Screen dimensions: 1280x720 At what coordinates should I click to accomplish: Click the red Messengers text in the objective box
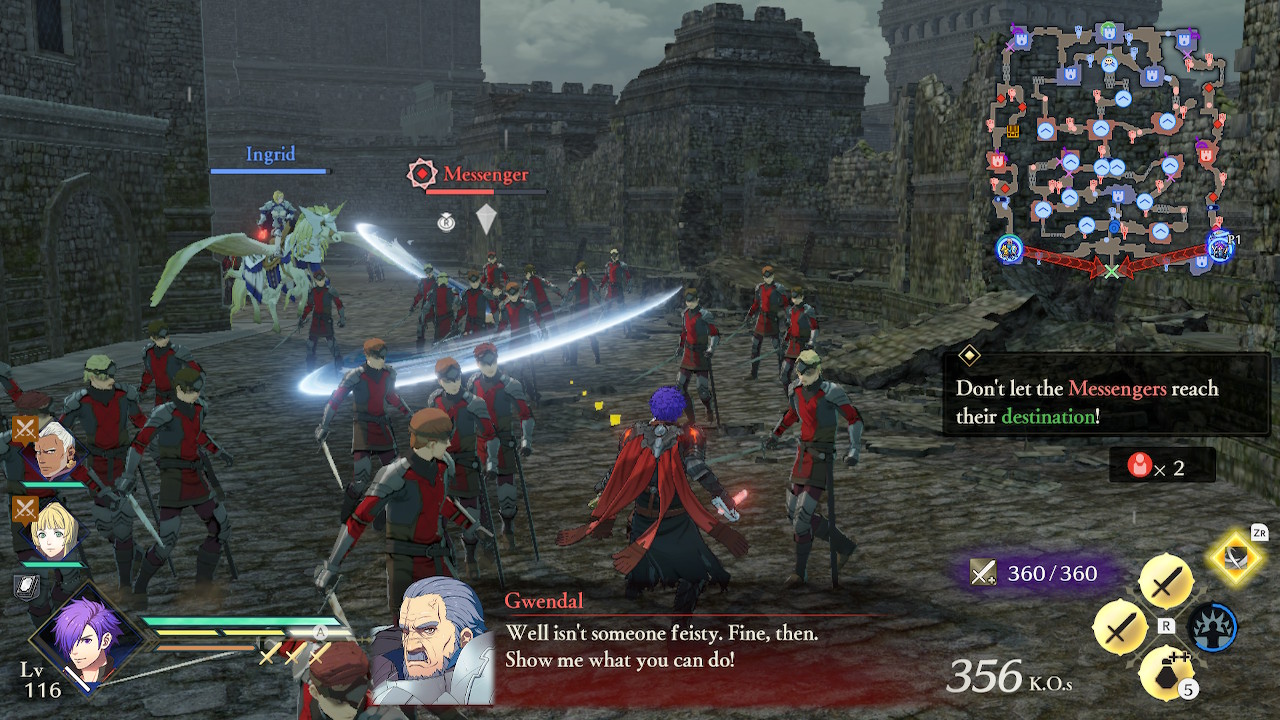1116,388
